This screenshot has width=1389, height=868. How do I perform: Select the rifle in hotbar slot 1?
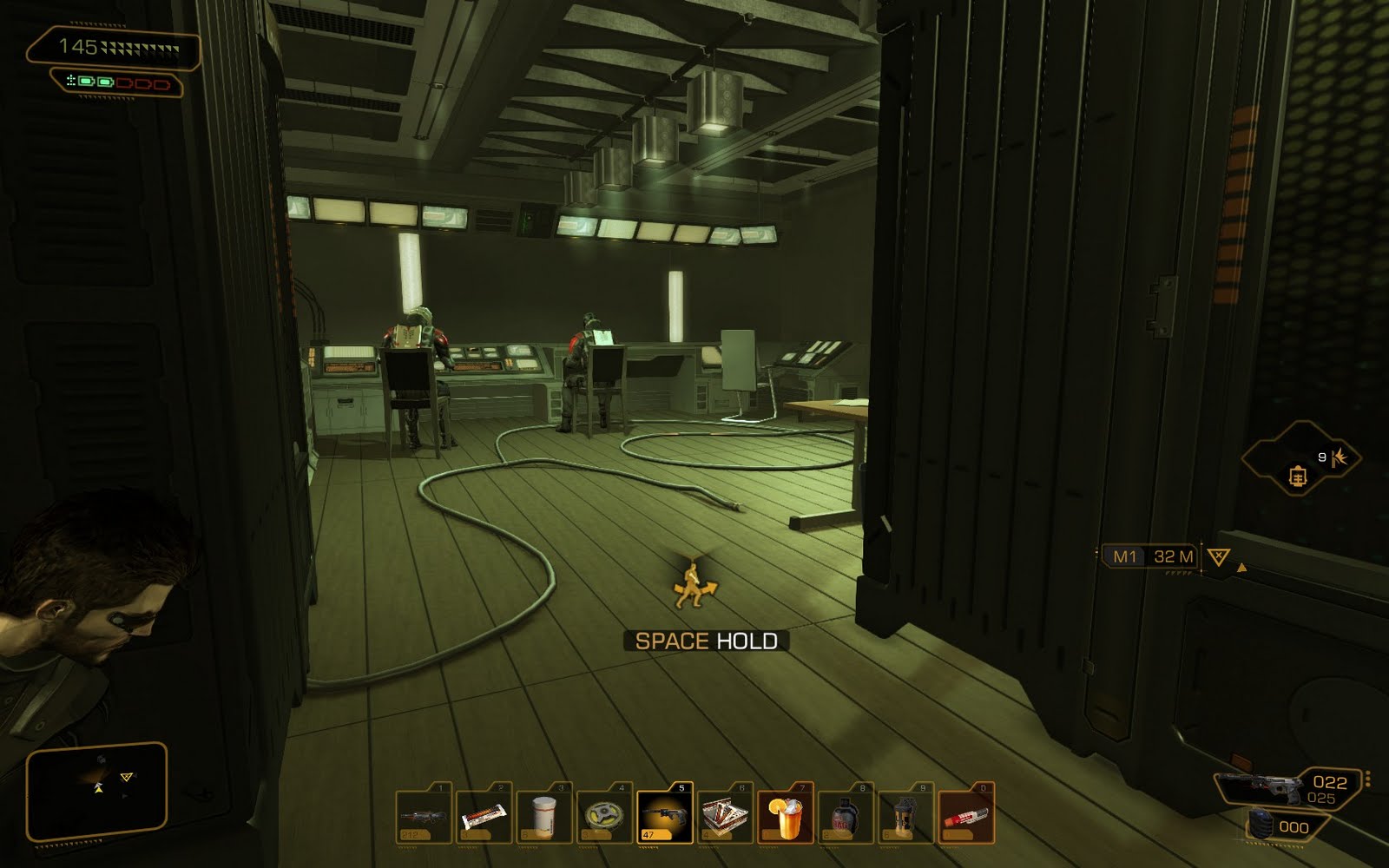425,818
